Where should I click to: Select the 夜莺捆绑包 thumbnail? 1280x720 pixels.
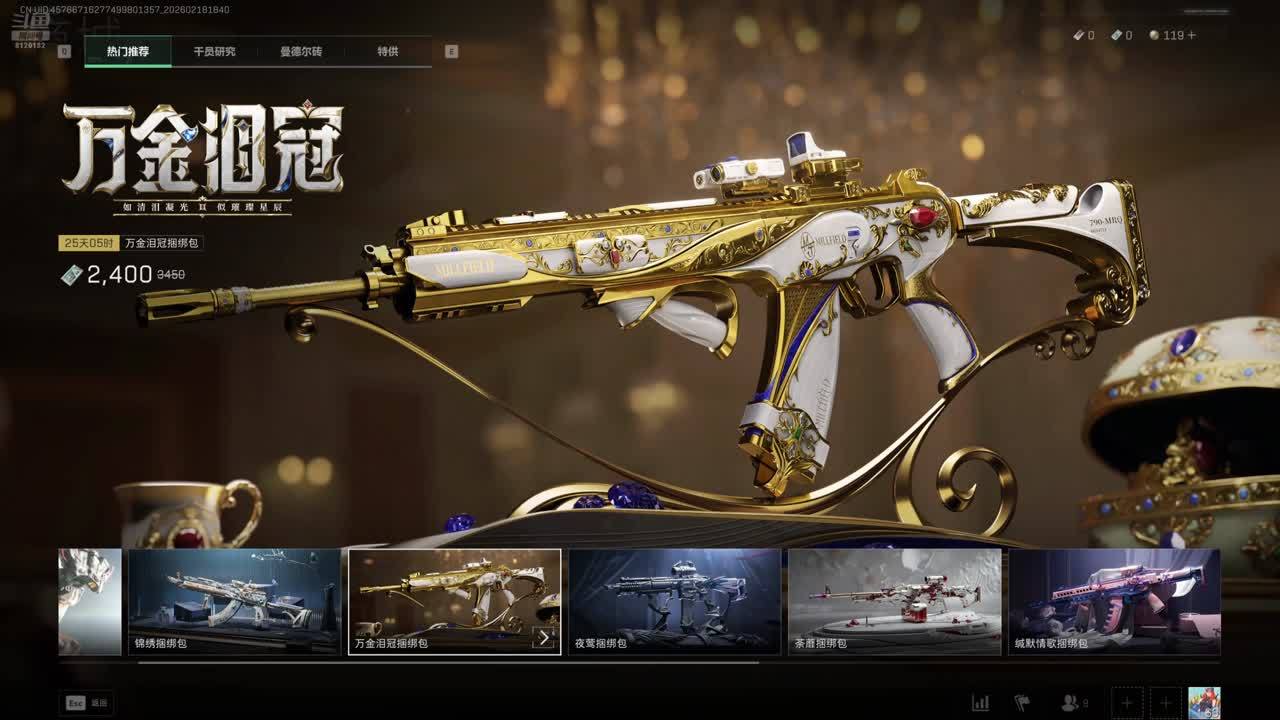click(674, 601)
